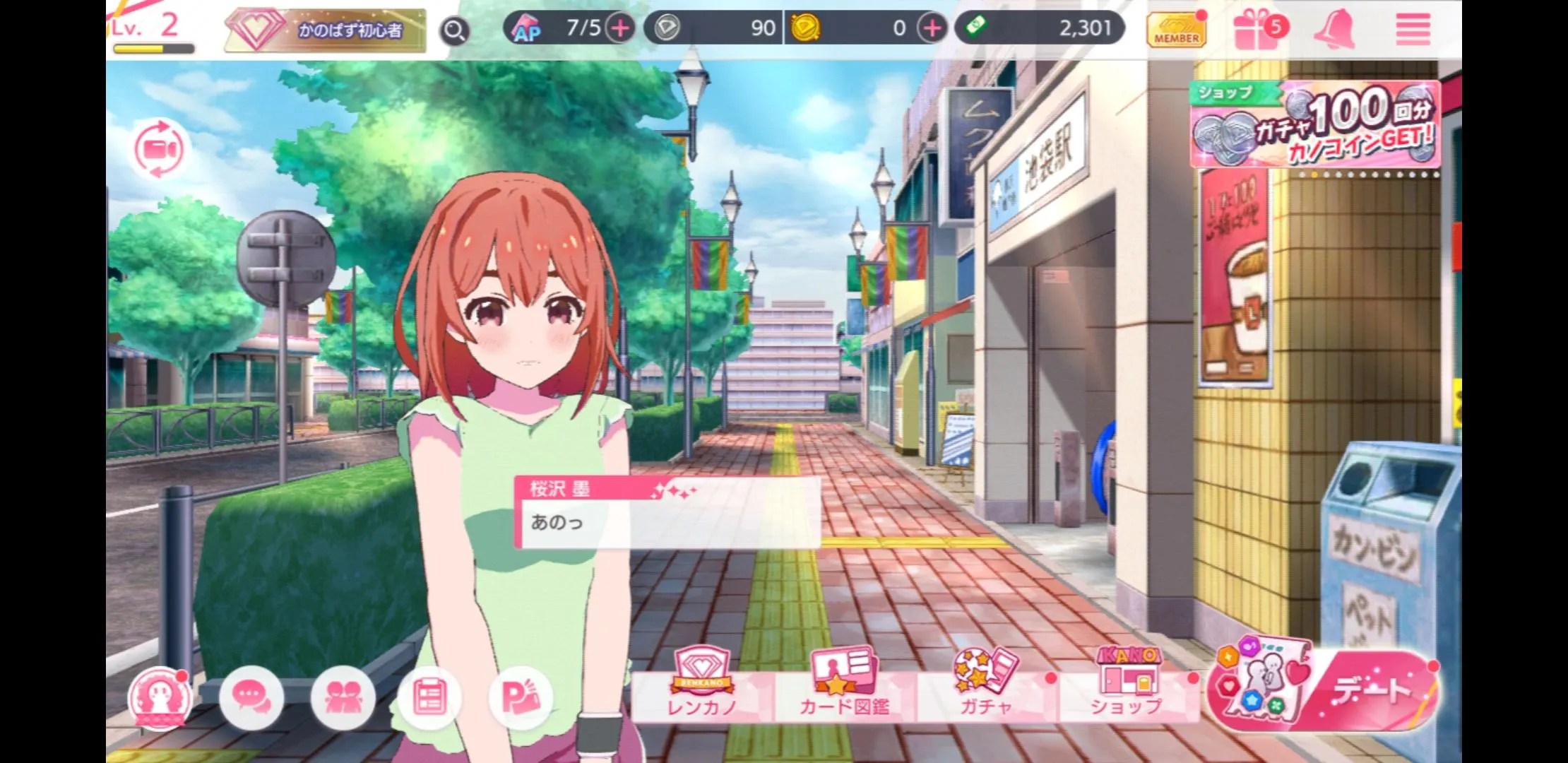The width and height of the screenshot is (1568, 763).
Task: Open the gift box with 5 presents
Action: pyautogui.click(x=1257, y=31)
